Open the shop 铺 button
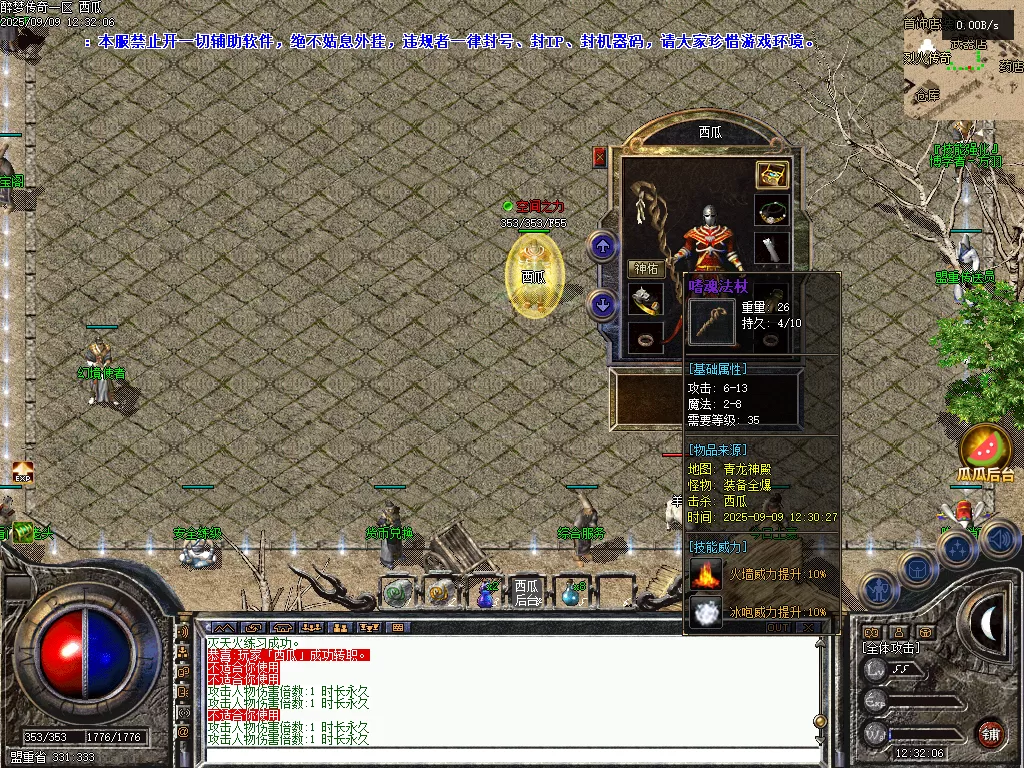 click(990, 733)
